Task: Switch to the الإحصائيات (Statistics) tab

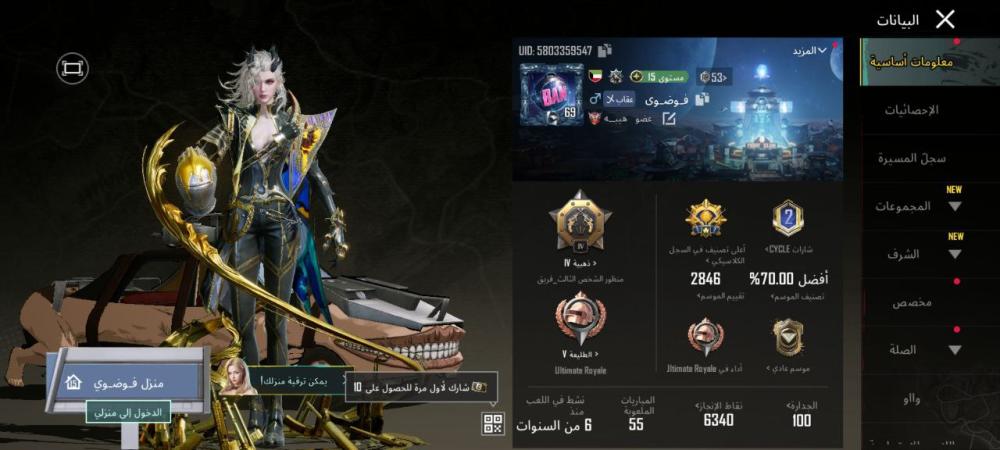Action: [x=911, y=110]
